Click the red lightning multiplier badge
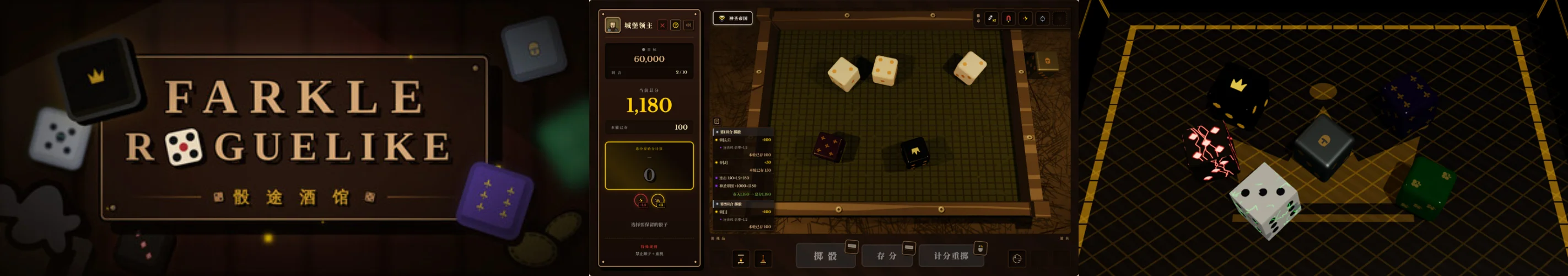This screenshot has height=276, width=1568. [x=640, y=200]
